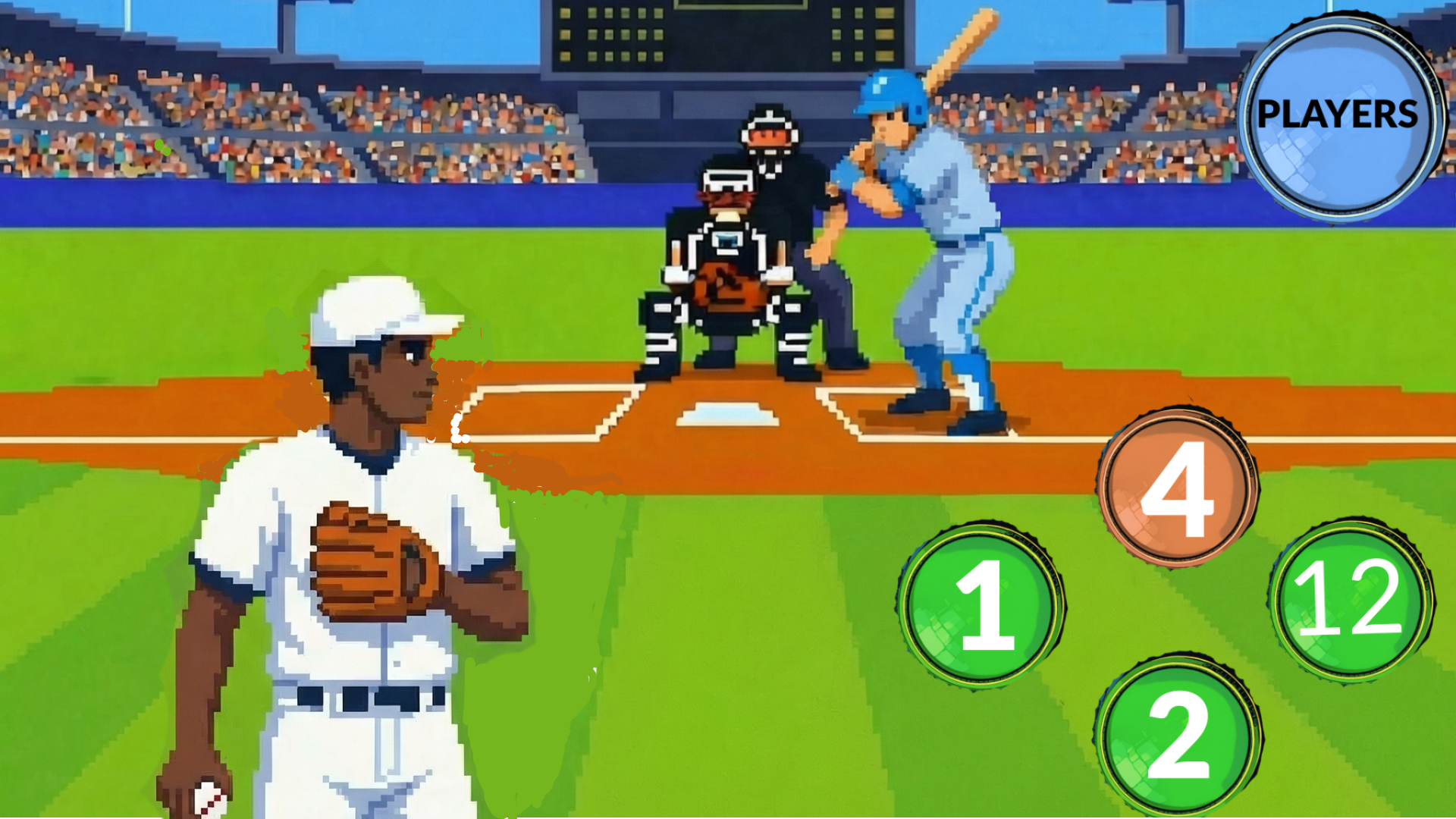The height and width of the screenshot is (819, 1456).
Task: Select the green number 1 button
Action: click(981, 604)
